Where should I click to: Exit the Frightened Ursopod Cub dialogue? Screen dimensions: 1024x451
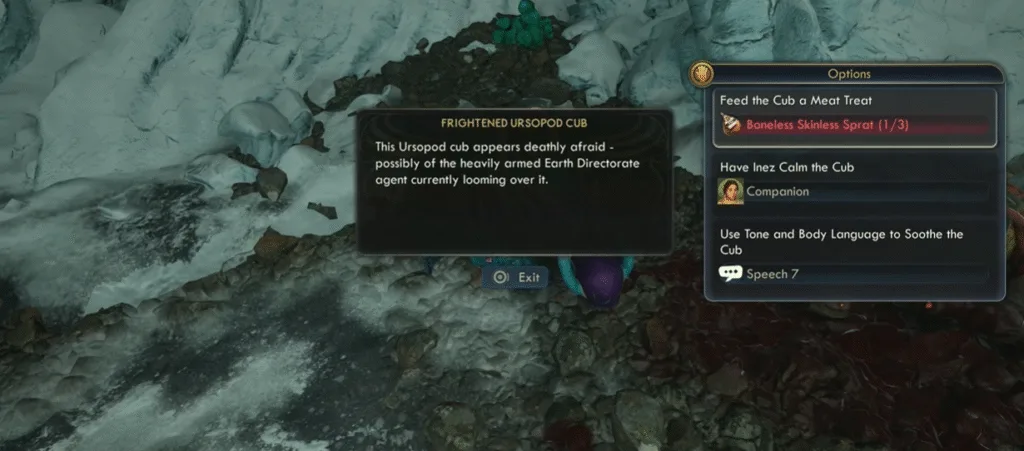click(x=516, y=277)
